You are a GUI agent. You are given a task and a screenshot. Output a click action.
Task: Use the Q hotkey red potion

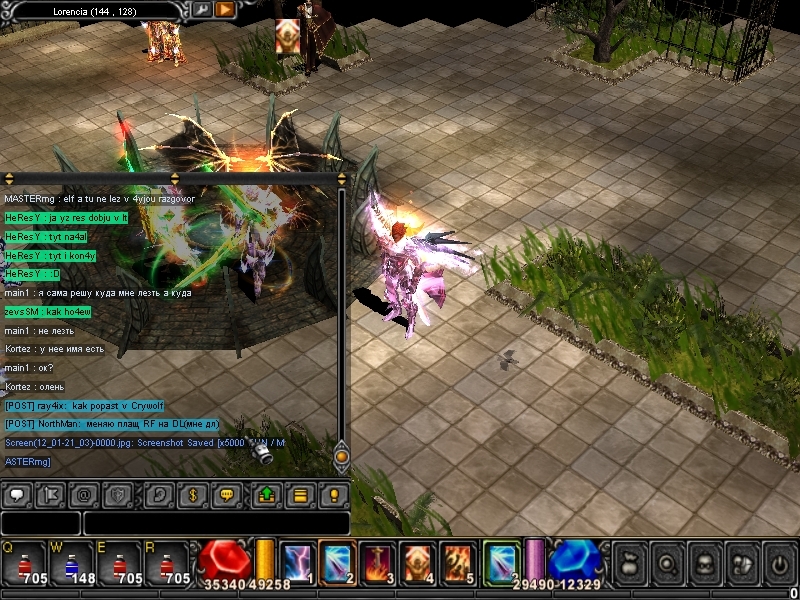(x=24, y=562)
